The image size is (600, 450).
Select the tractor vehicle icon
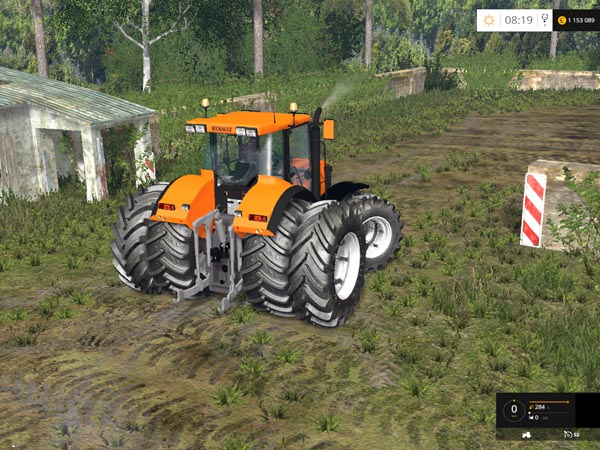tap(527, 434)
